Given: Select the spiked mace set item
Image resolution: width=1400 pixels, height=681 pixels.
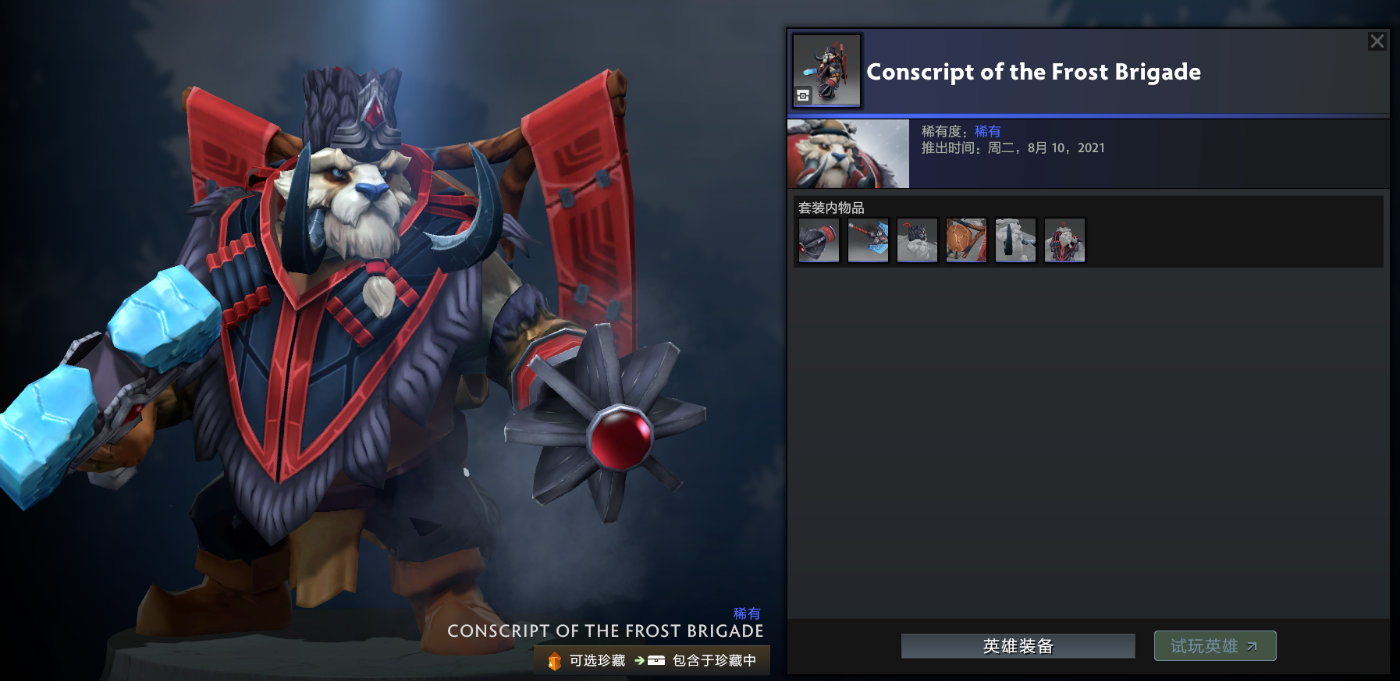Looking at the screenshot, I should click(819, 241).
